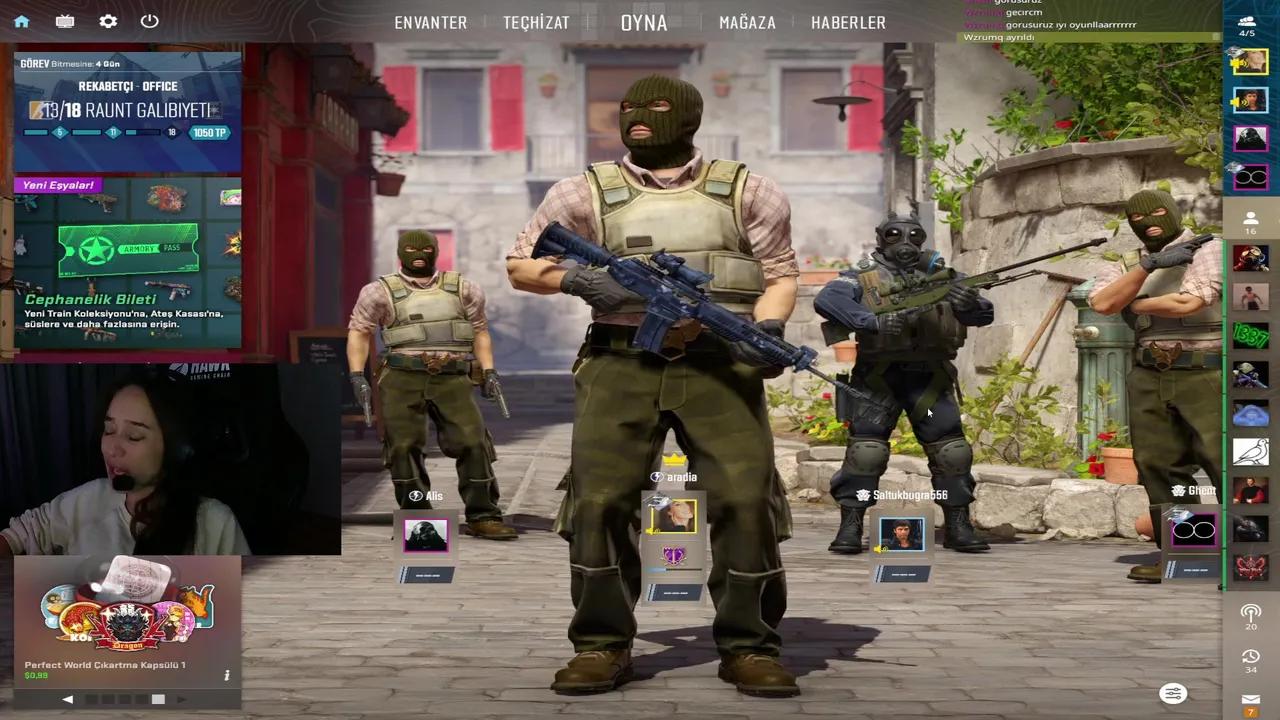Go back with the left carousel arrow
1280x720 pixels.
click(x=67, y=699)
